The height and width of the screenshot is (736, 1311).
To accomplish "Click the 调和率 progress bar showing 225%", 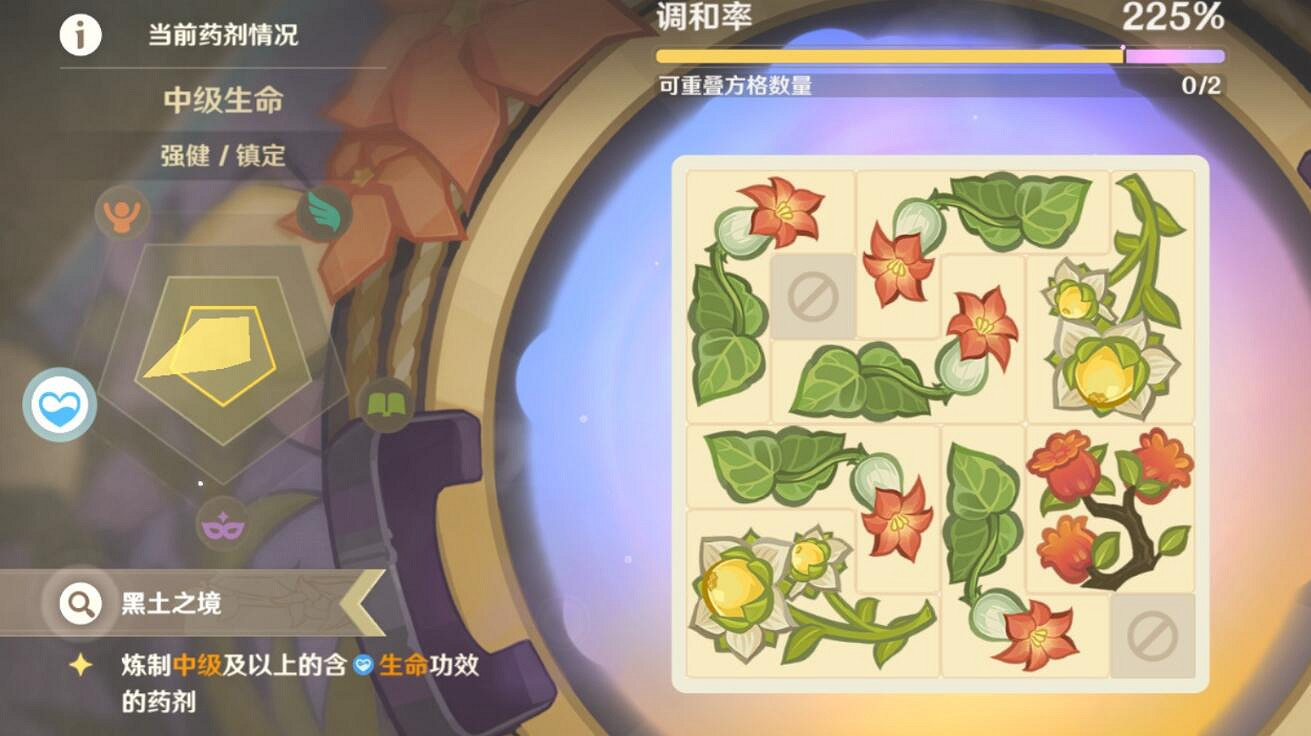I will coord(940,57).
